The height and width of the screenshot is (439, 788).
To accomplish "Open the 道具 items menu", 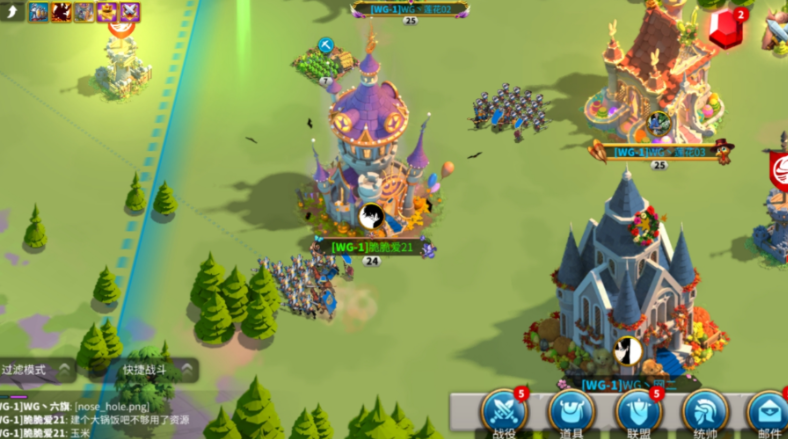I will 571,411.
